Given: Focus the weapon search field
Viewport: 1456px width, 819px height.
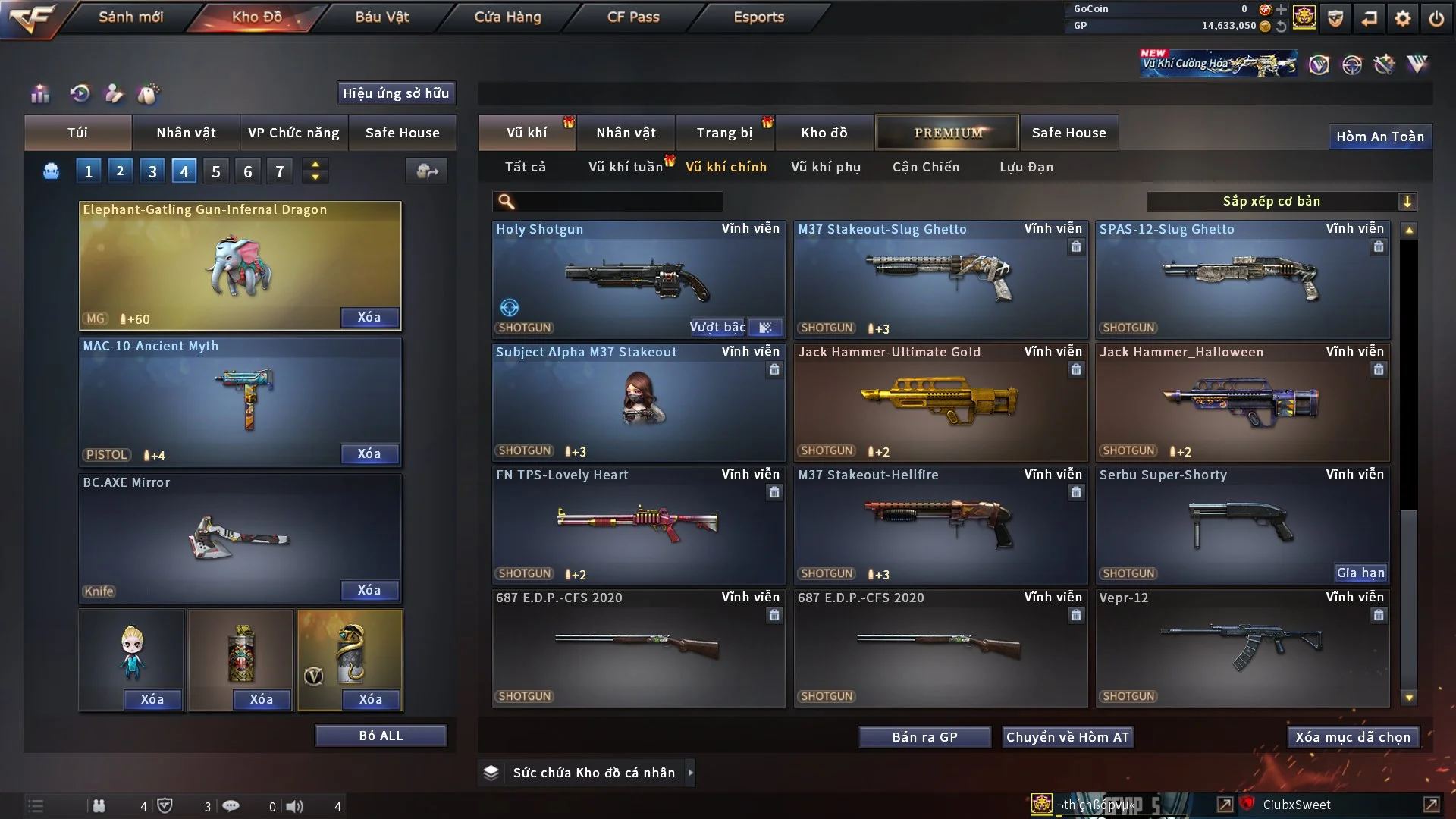Looking at the screenshot, I should (618, 202).
